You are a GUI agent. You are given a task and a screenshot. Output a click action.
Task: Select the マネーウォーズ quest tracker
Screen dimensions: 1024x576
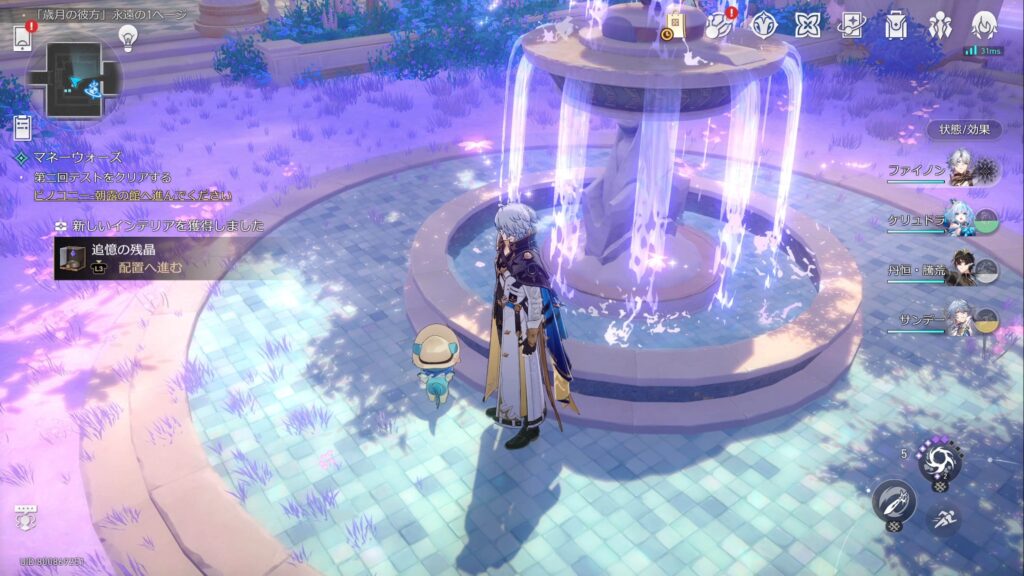pos(70,157)
